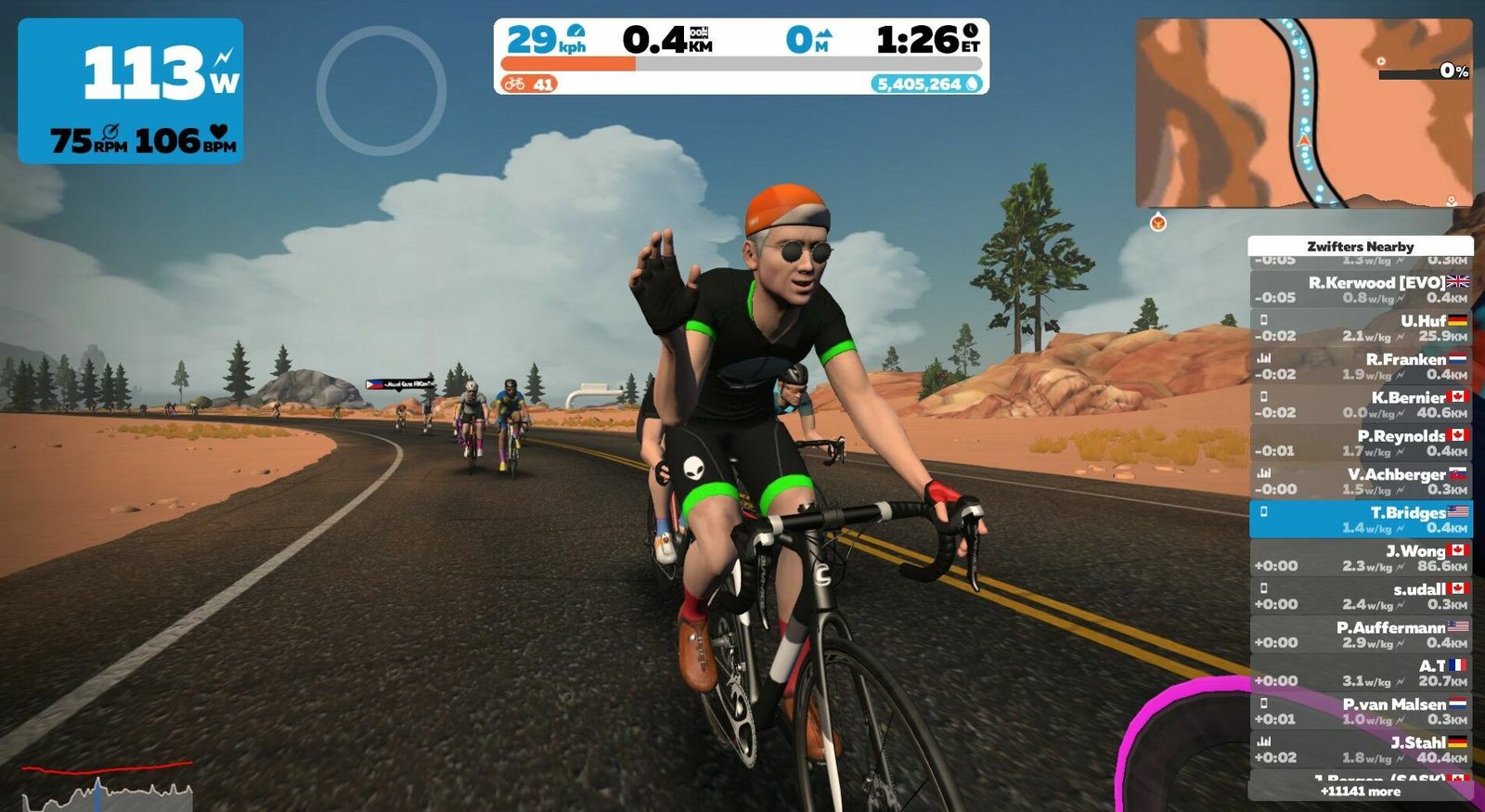1485x812 pixels.
Task: Click the minimap in the corner
Action: coord(1303,112)
